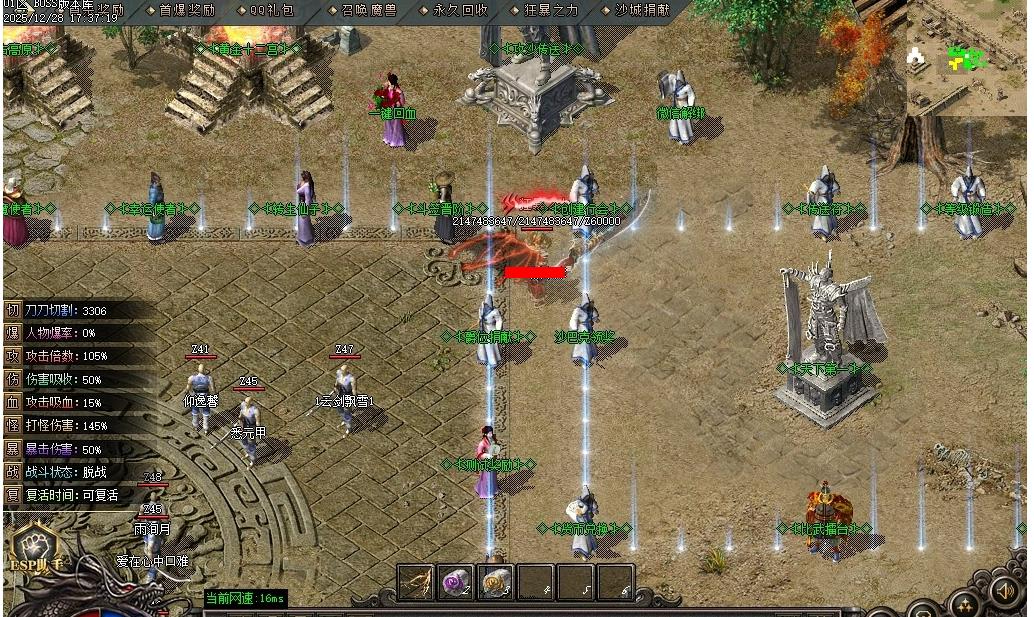Select 召唤魔兽 in the top bar

point(366,10)
